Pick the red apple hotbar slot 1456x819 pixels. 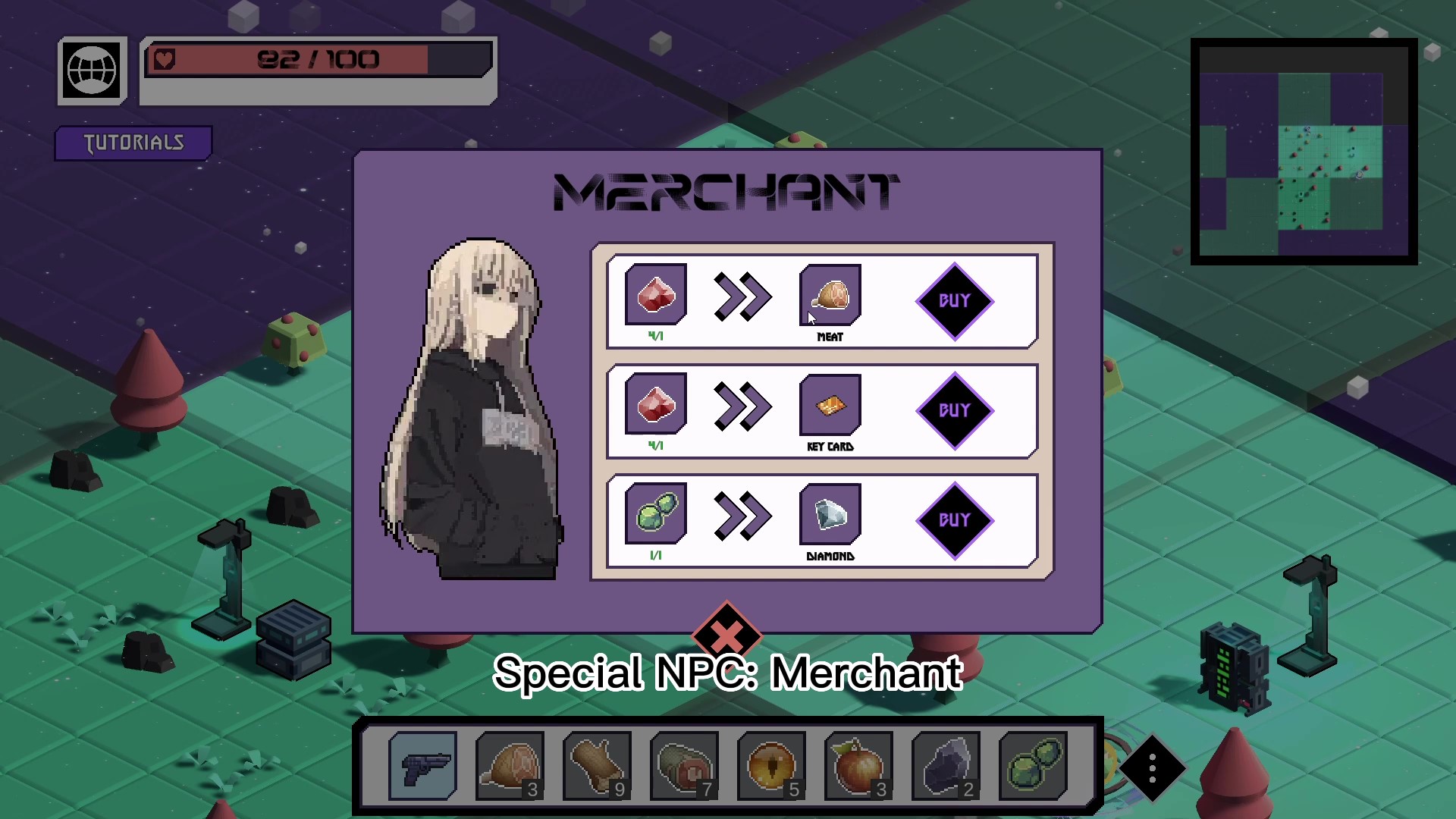point(858,766)
